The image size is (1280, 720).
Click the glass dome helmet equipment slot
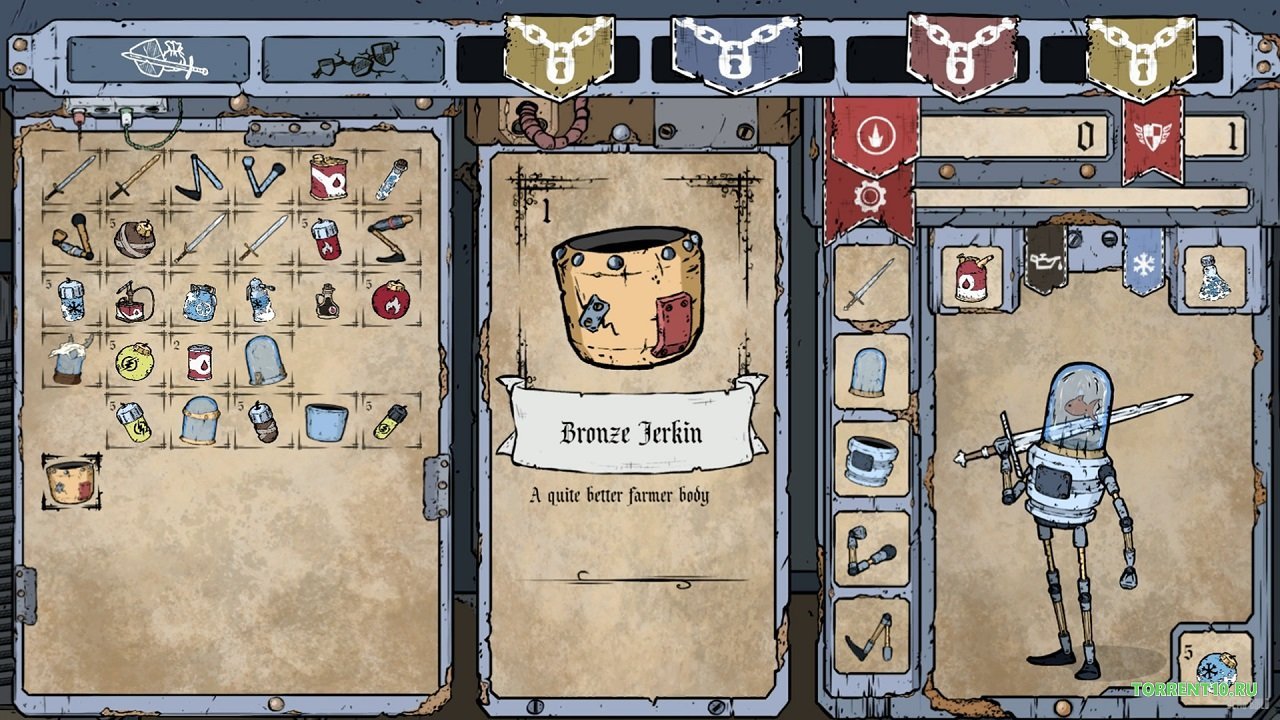[x=866, y=372]
